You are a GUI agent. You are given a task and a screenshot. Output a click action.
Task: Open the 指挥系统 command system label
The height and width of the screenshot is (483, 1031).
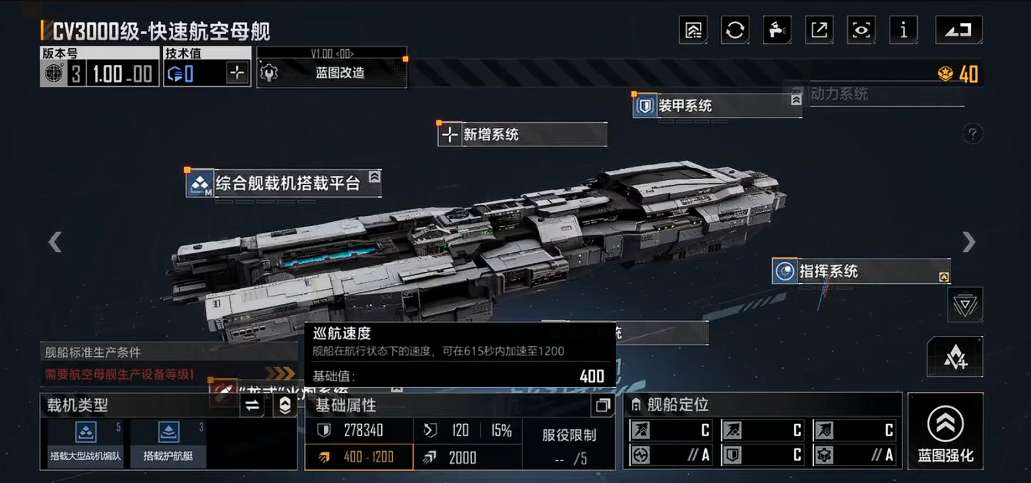pyautogui.click(x=860, y=271)
